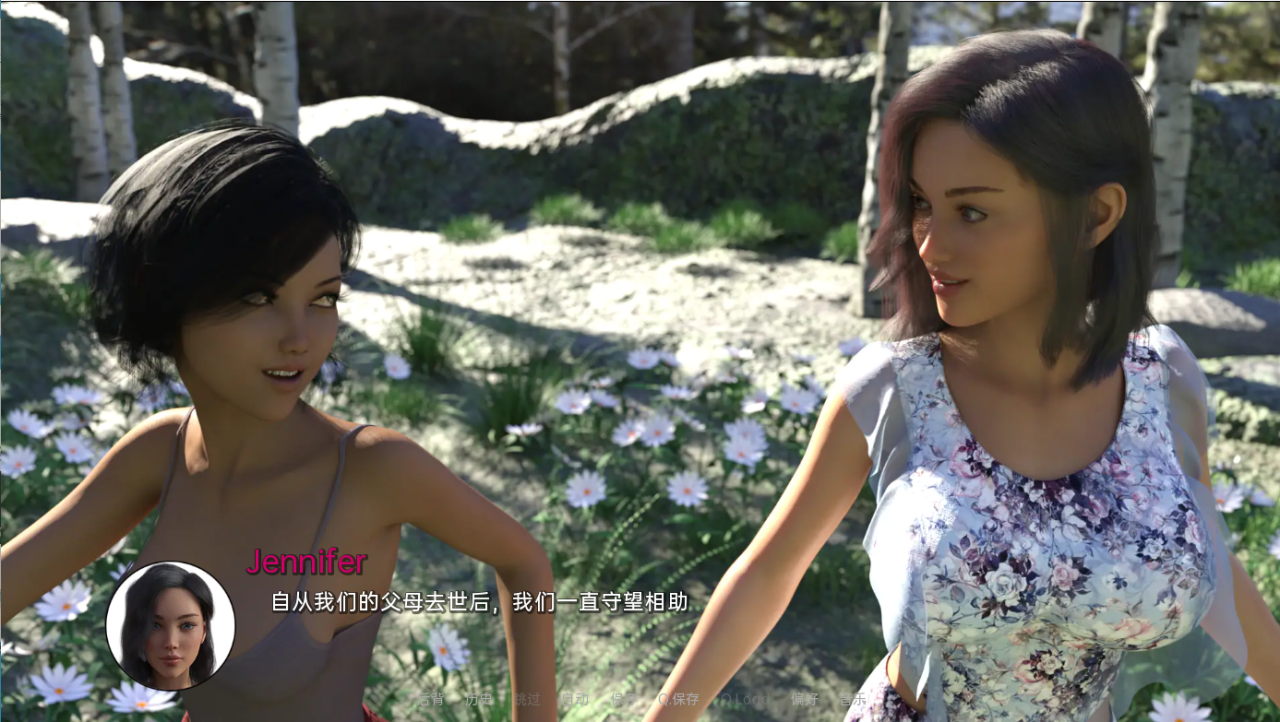Toggle 自动 (Auto) advance mode
Image resolution: width=1280 pixels, height=722 pixels.
574,700
